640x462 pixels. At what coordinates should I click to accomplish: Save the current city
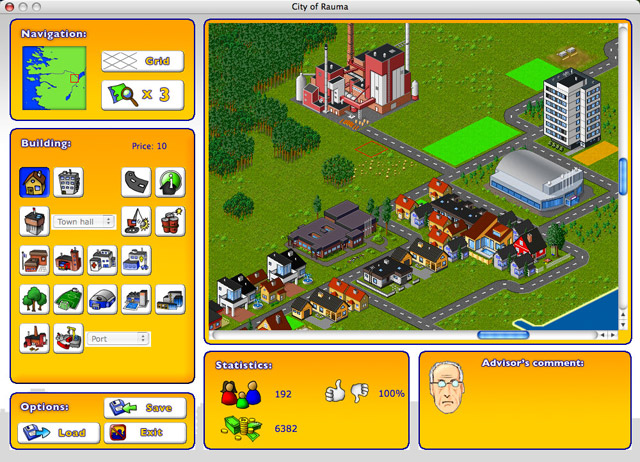144,408
